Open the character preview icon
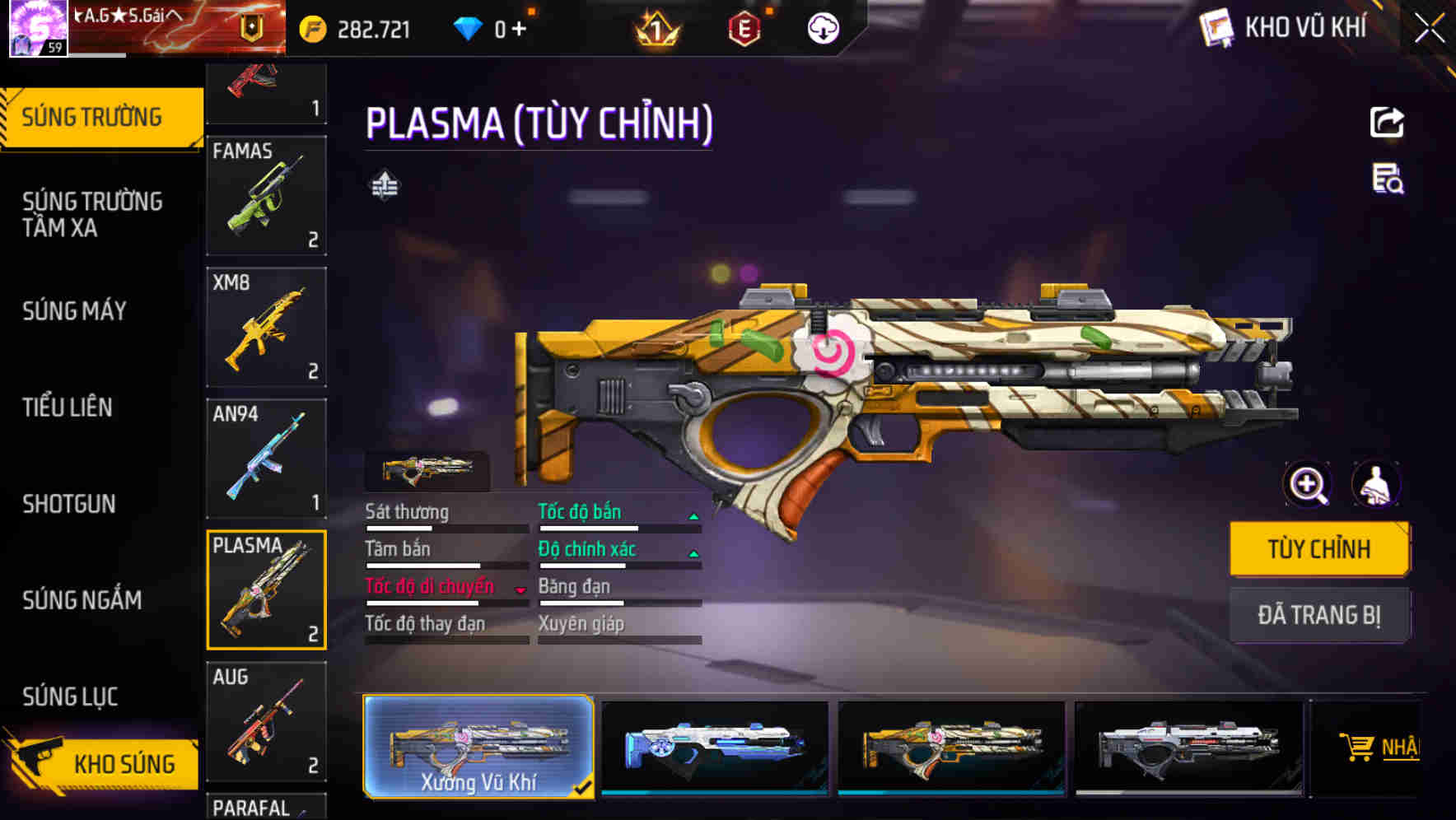This screenshot has width=1456, height=820. (x=1375, y=484)
